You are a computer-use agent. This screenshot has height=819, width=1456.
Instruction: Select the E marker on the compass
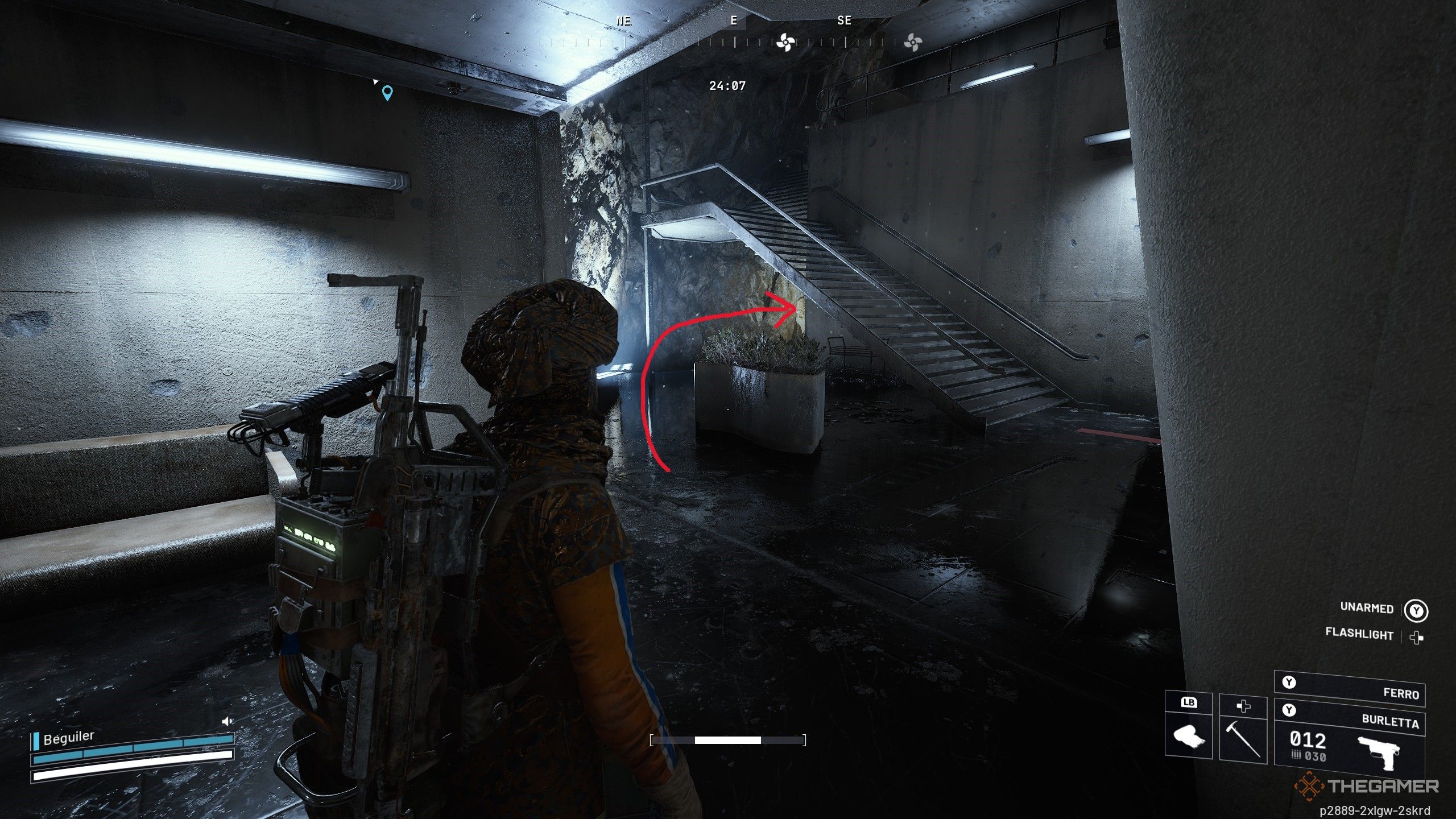click(x=734, y=20)
